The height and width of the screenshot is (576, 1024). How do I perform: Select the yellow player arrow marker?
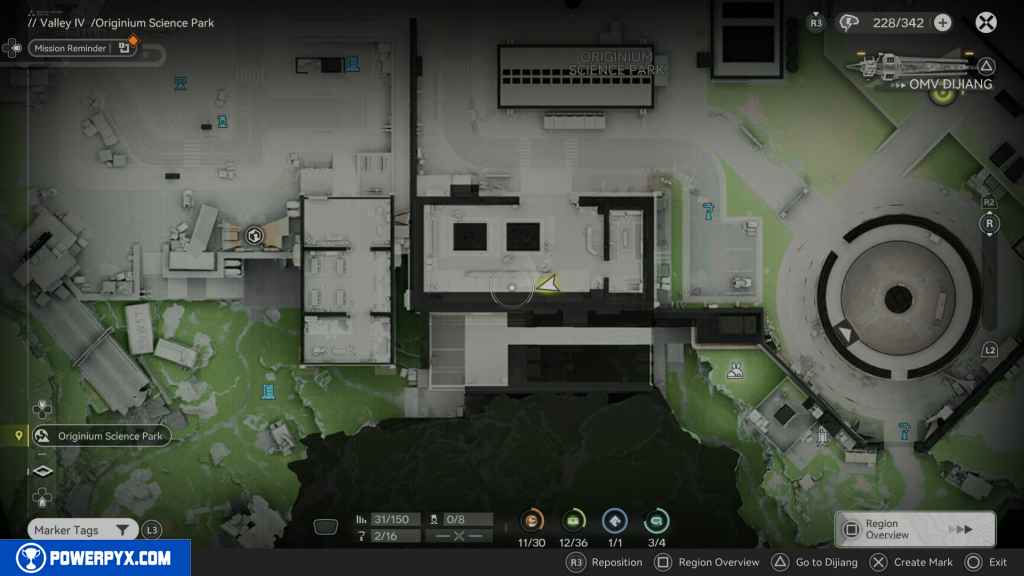[x=547, y=285]
